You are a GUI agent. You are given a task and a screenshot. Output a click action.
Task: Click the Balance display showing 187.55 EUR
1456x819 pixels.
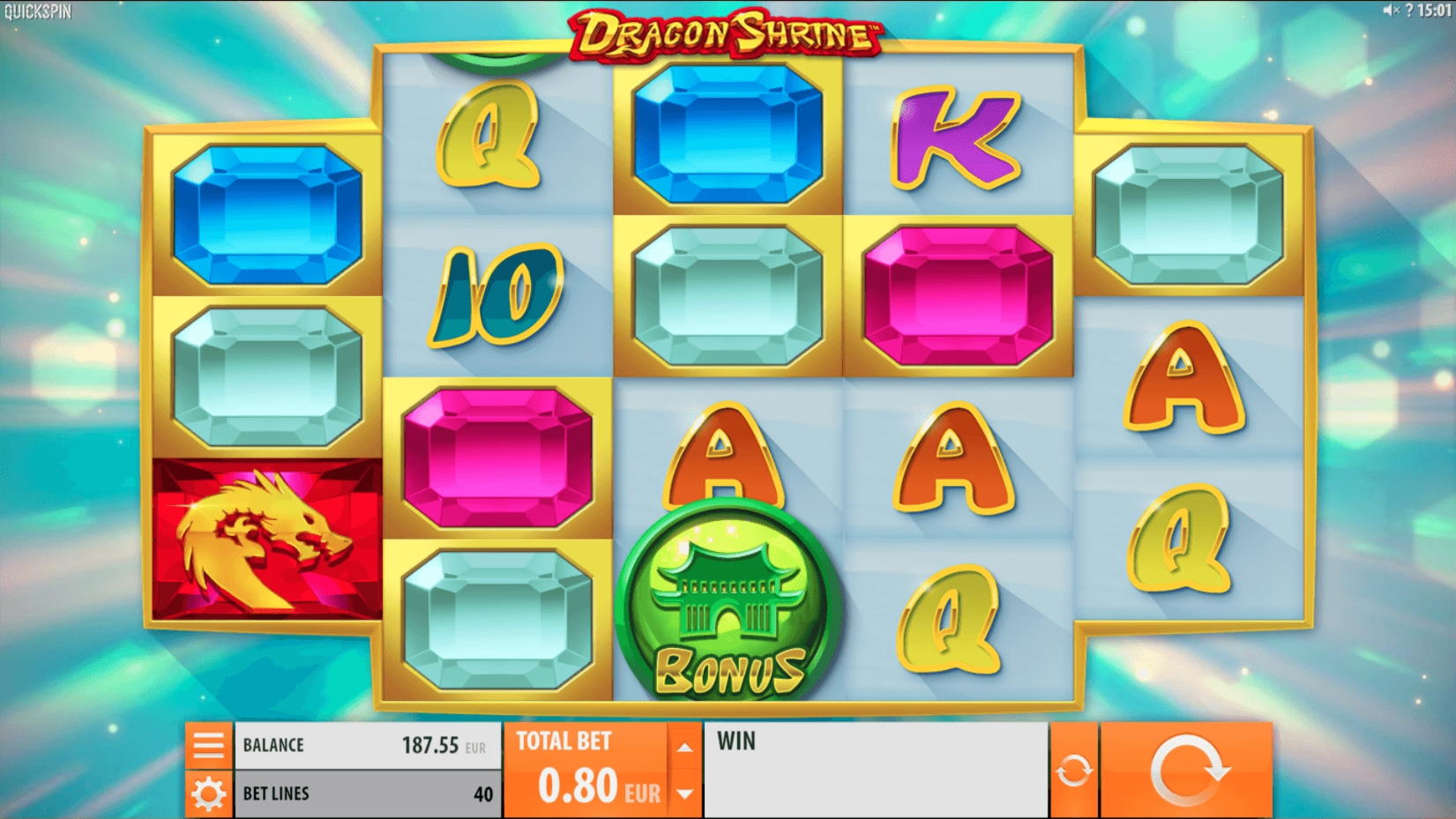point(366,745)
